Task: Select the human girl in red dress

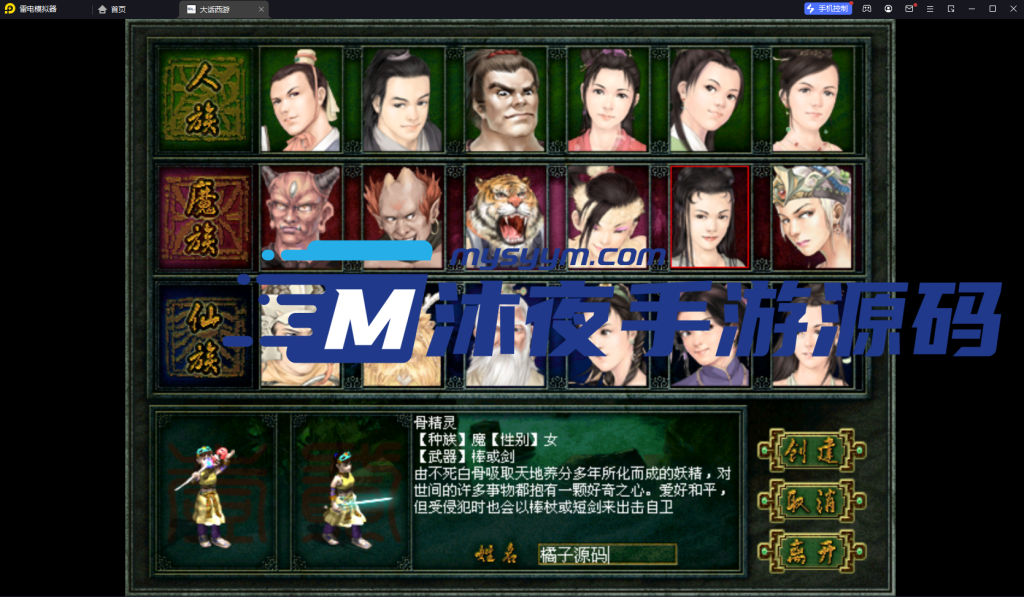Action: 607,100
